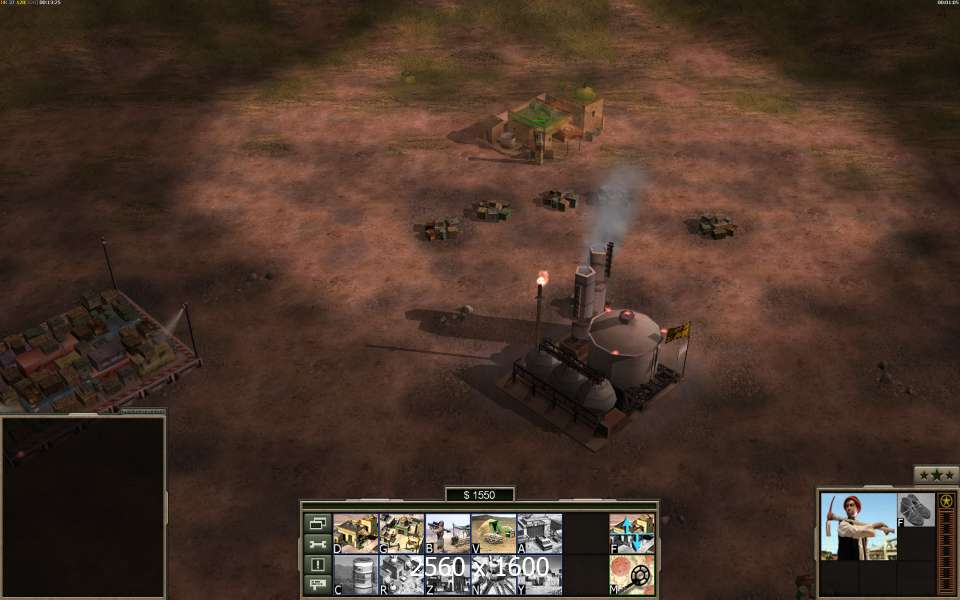
Task: Click the selected worker's portrait
Action: point(858,526)
